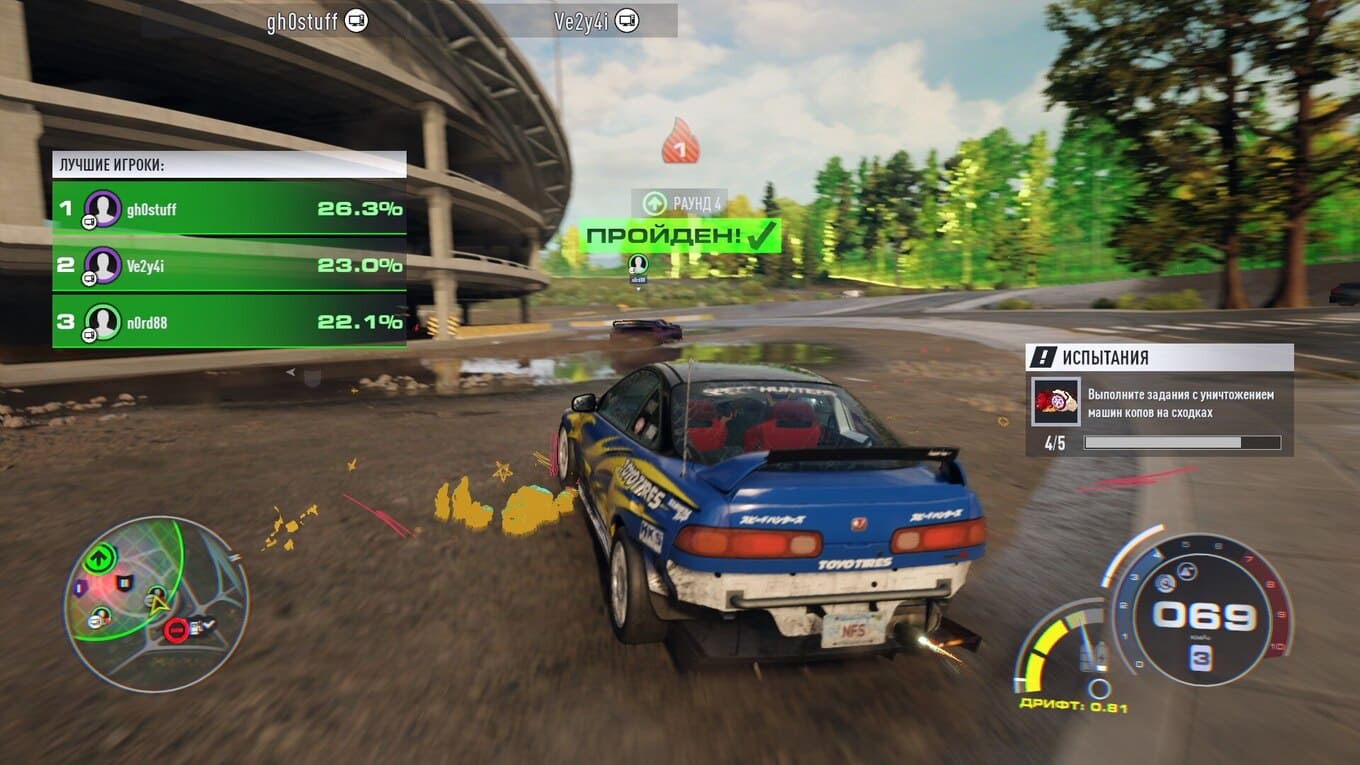Select gh0stuff row in the top players list
The width and height of the screenshot is (1360, 765).
(x=229, y=209)
